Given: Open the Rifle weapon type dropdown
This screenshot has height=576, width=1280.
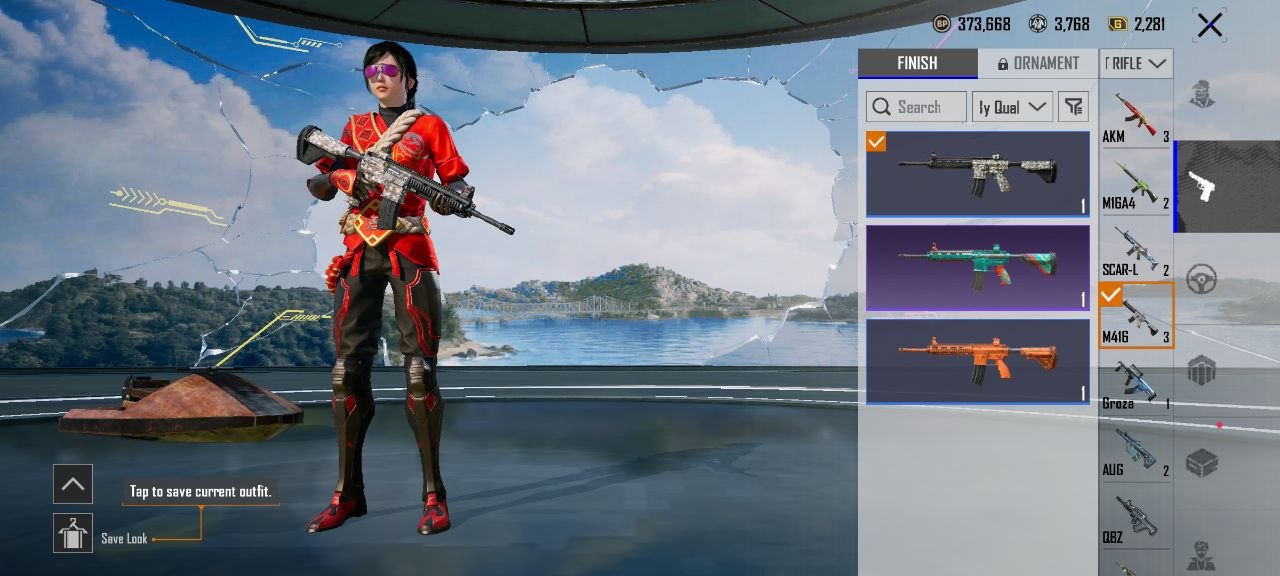Looking at the screenshot, I should point(1136,63).
